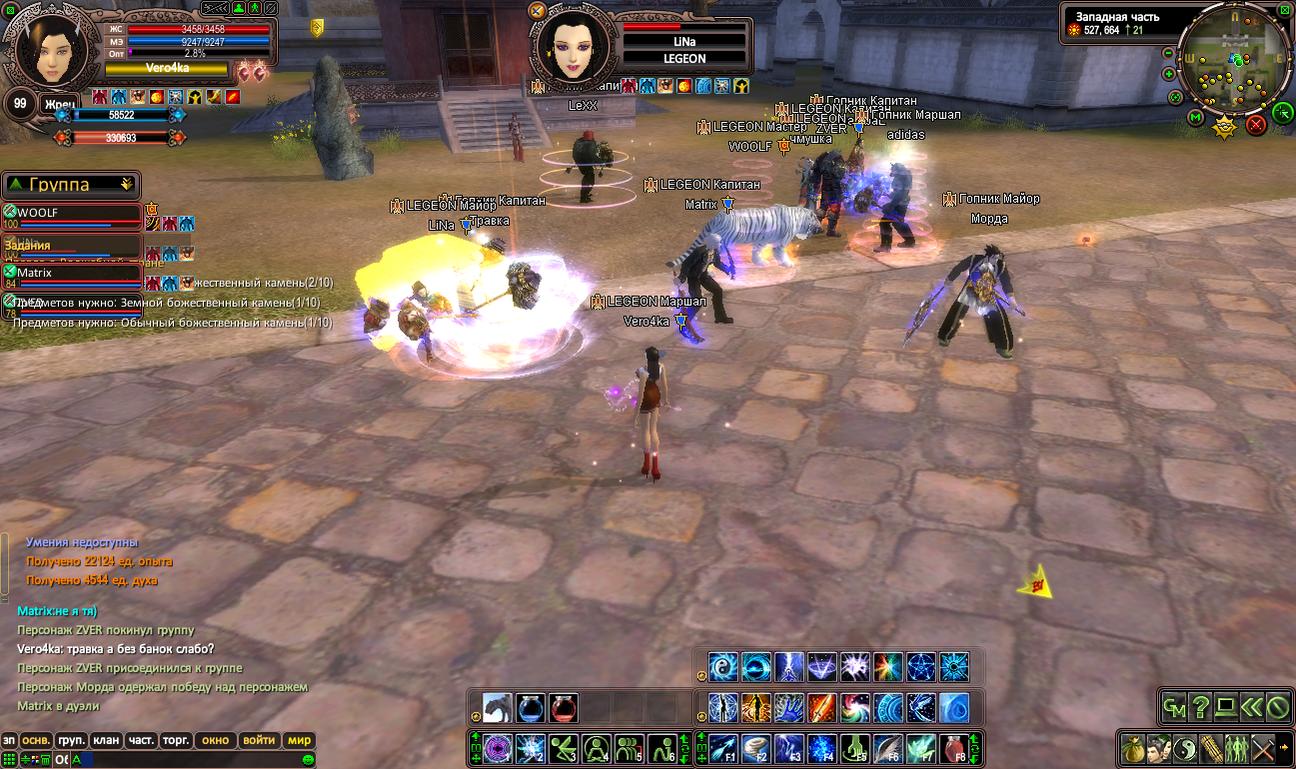Use the red health potion slot

point(563,708)
